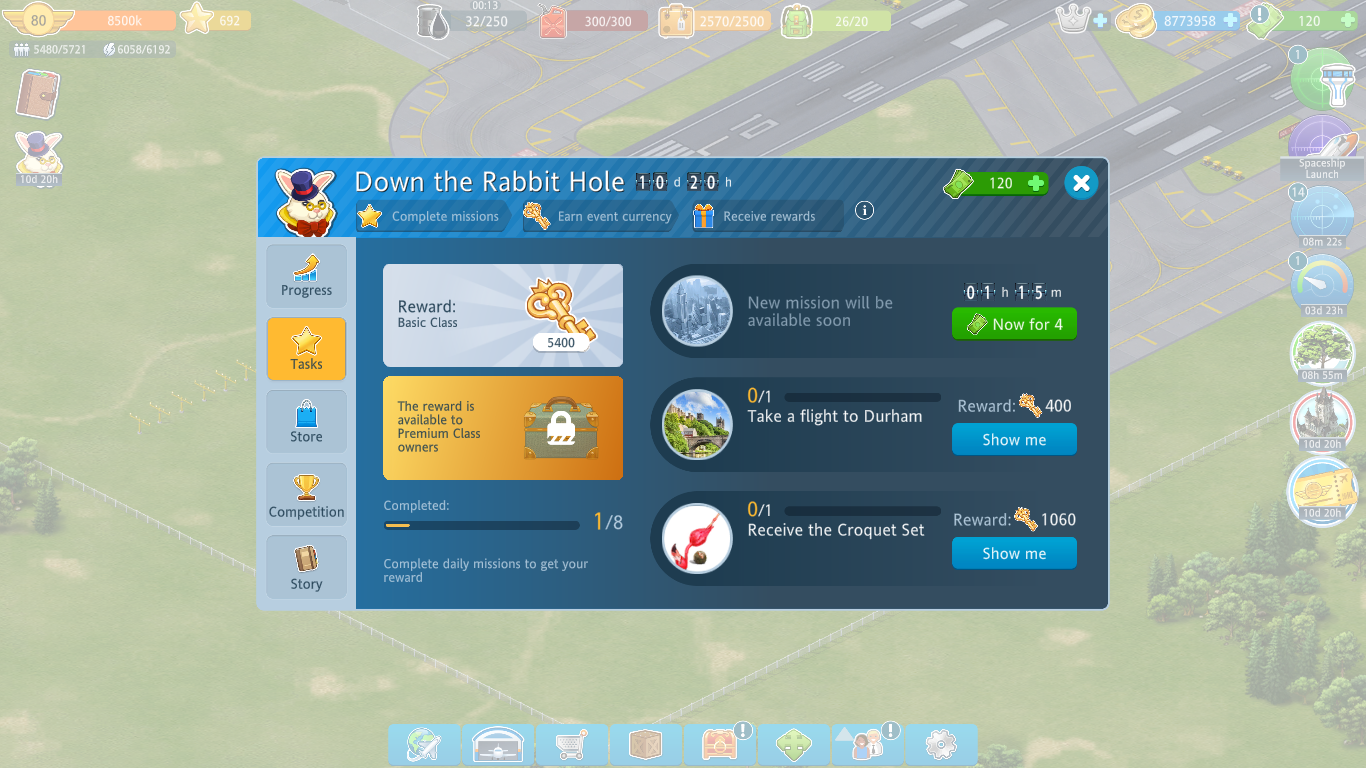The image size is (1366, 768).
Task: Select the Competition tab
Action: pos(306,494)
